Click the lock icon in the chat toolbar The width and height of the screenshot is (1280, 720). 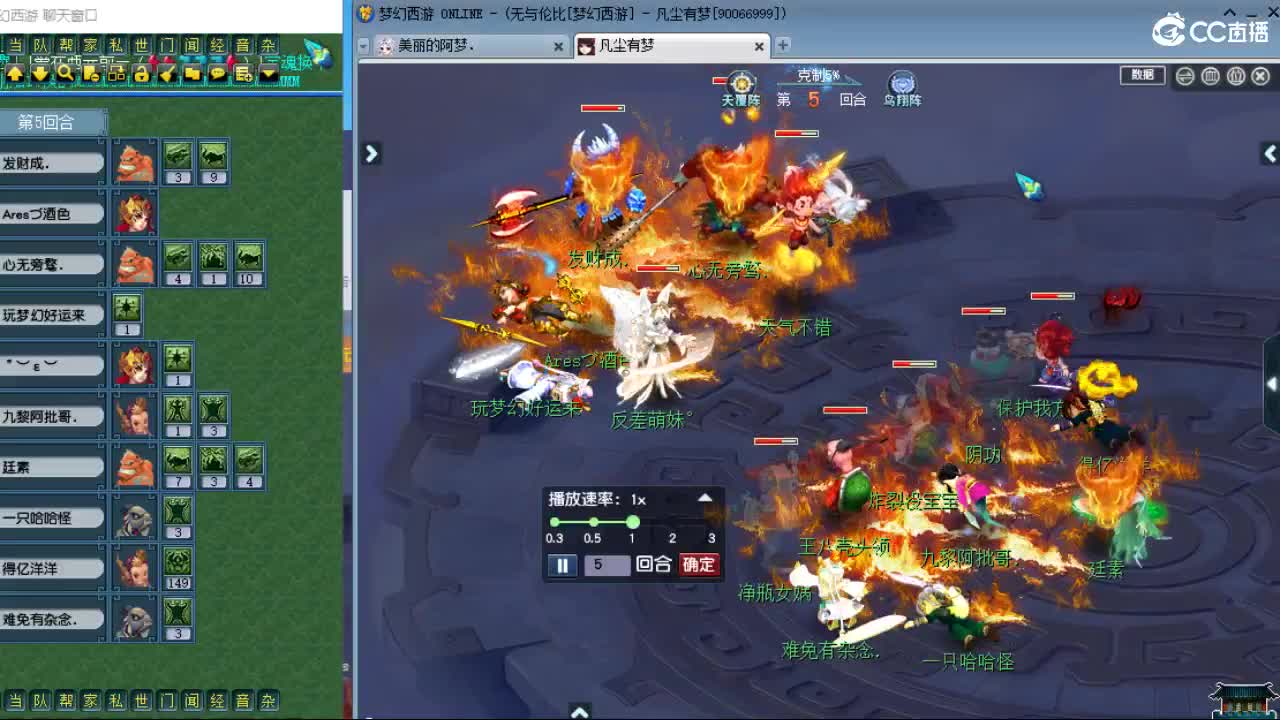[141, 73]
